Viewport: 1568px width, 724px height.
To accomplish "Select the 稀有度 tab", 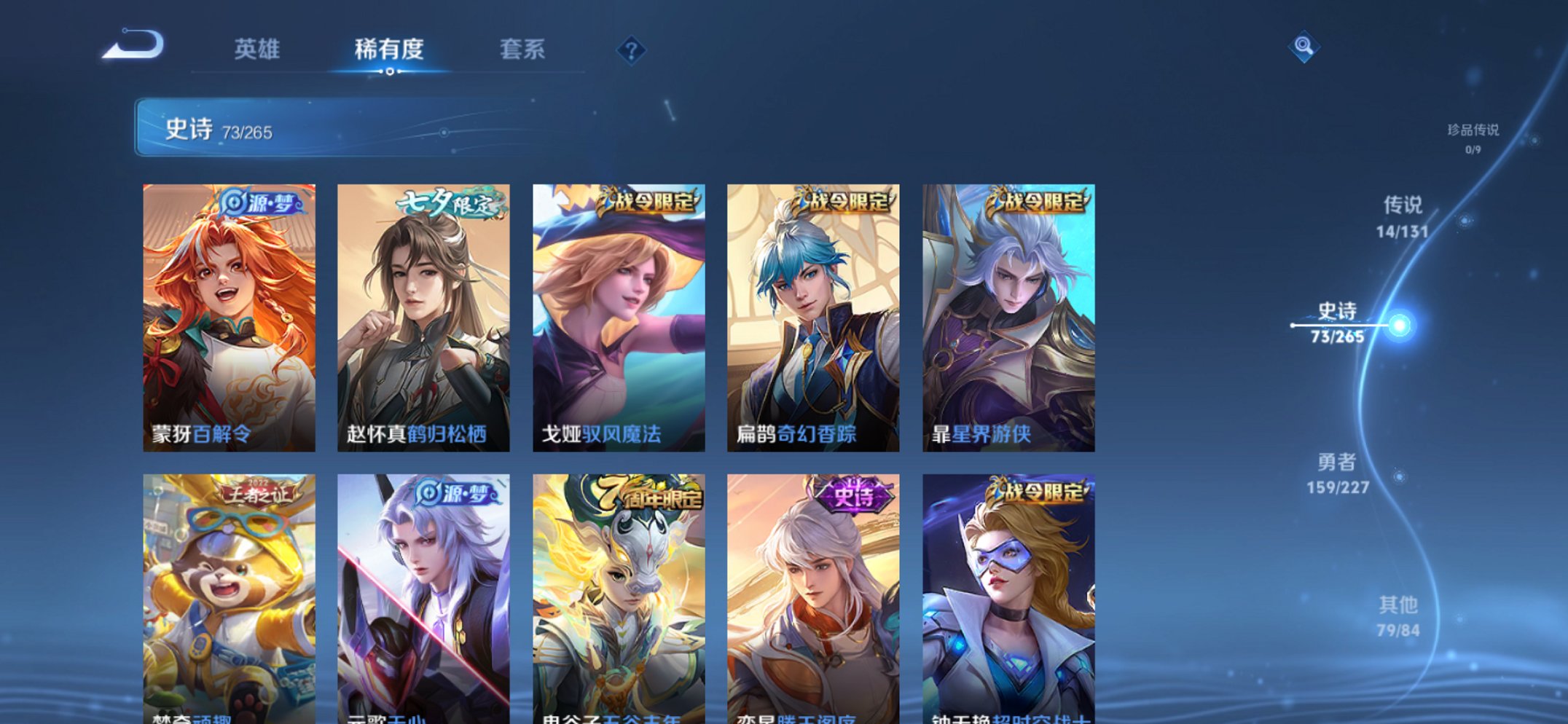I will [x=388, y=48].
